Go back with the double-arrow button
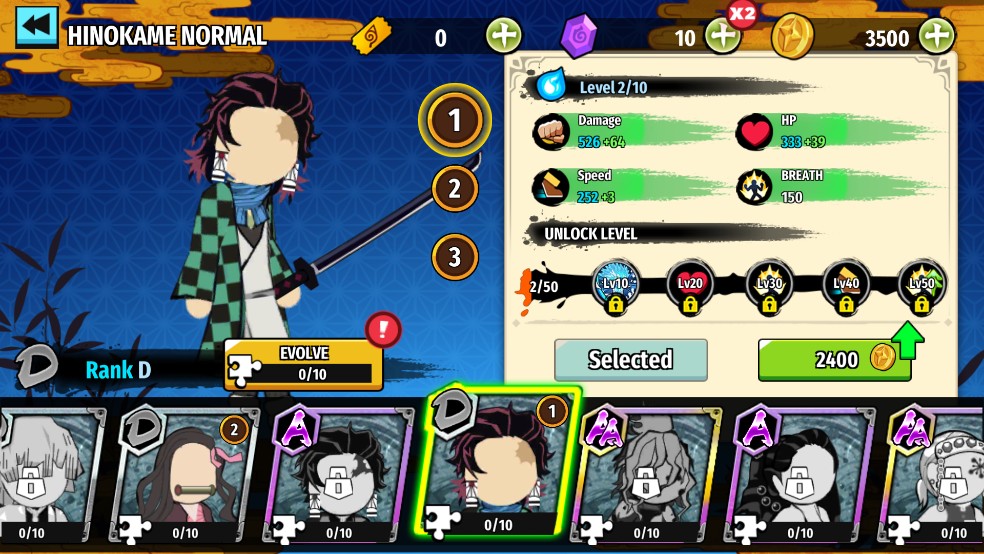 coord(36,27)
